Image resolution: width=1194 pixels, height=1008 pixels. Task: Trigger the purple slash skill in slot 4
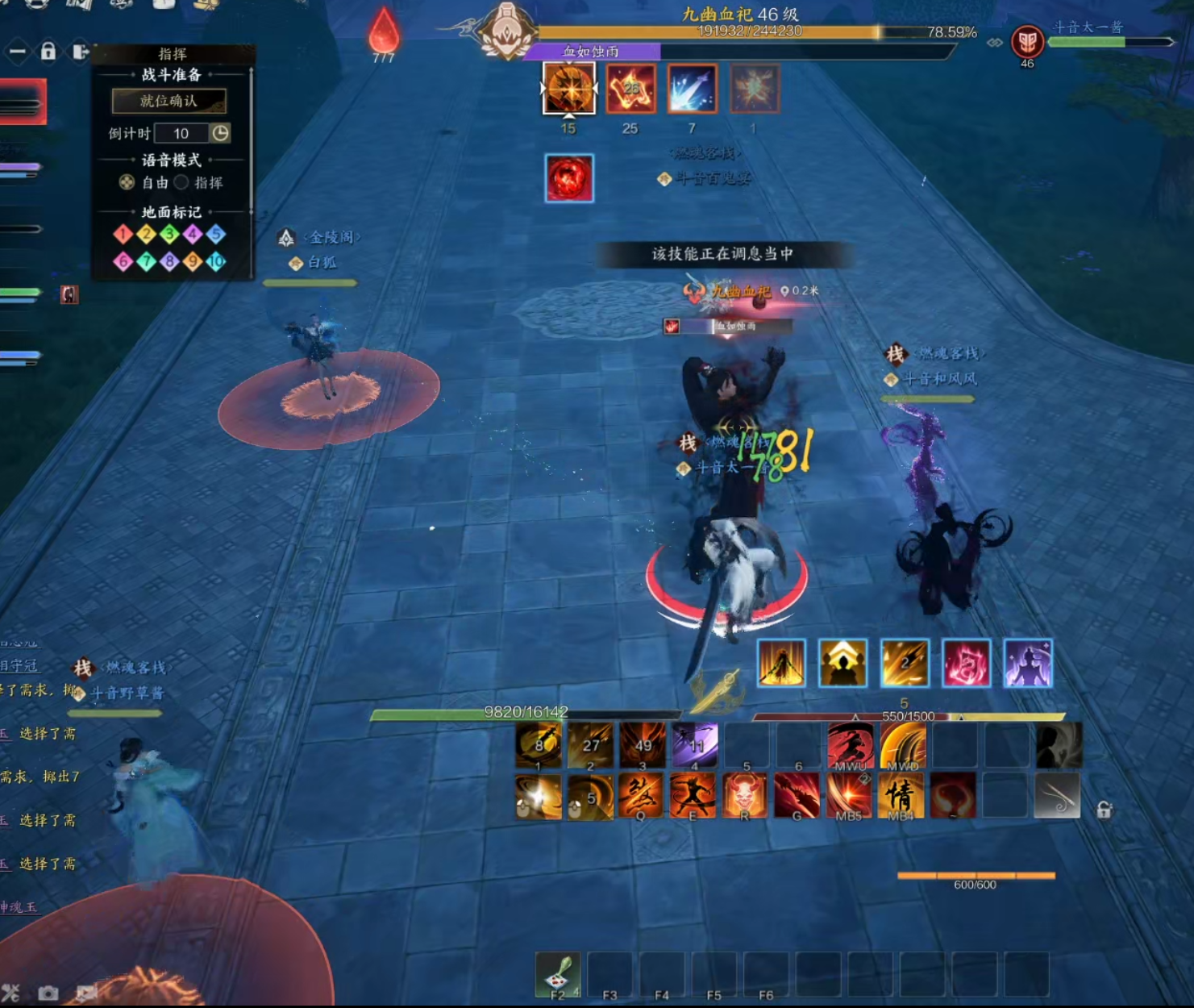tap(694, 744)
